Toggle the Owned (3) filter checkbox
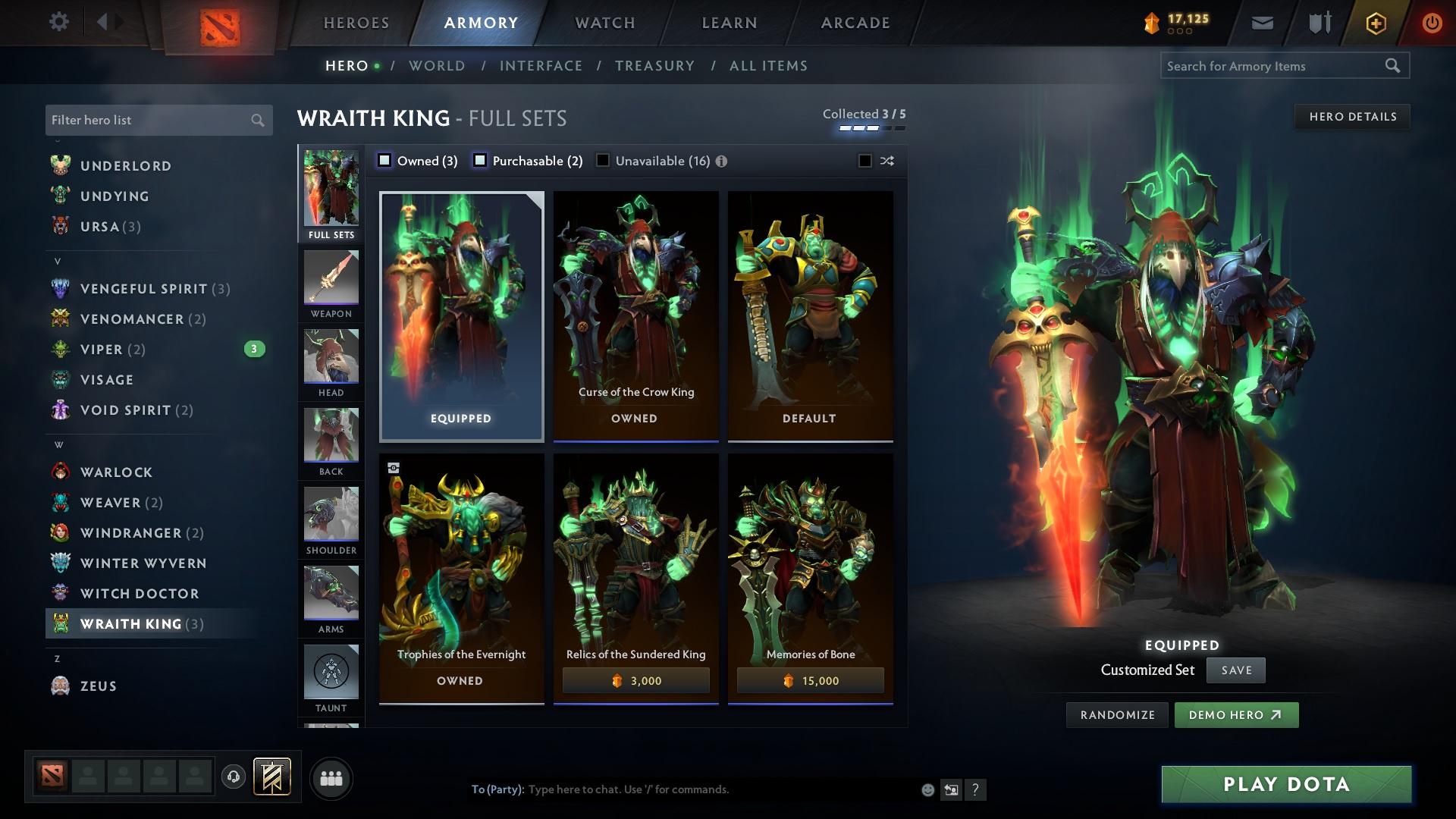 point(385,160)
